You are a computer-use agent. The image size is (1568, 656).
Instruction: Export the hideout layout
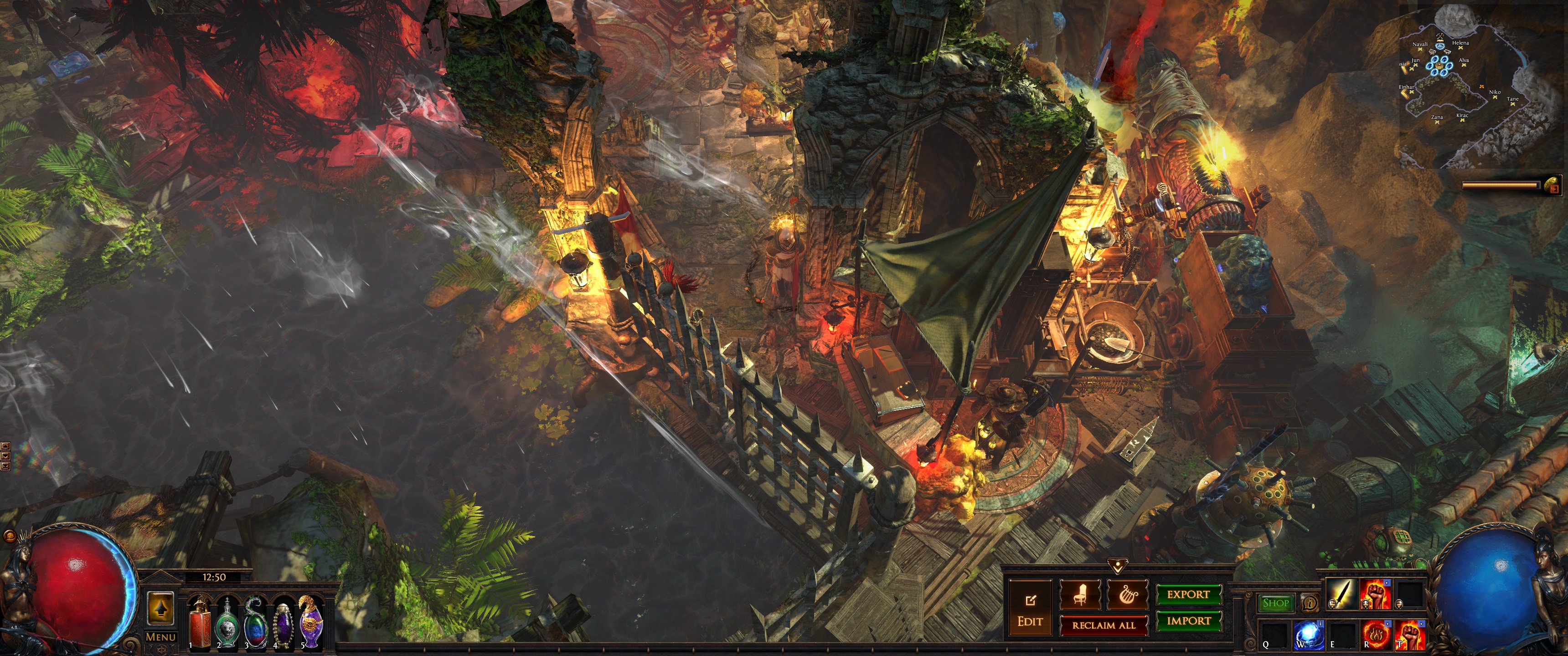click(x=1188, y=594)
